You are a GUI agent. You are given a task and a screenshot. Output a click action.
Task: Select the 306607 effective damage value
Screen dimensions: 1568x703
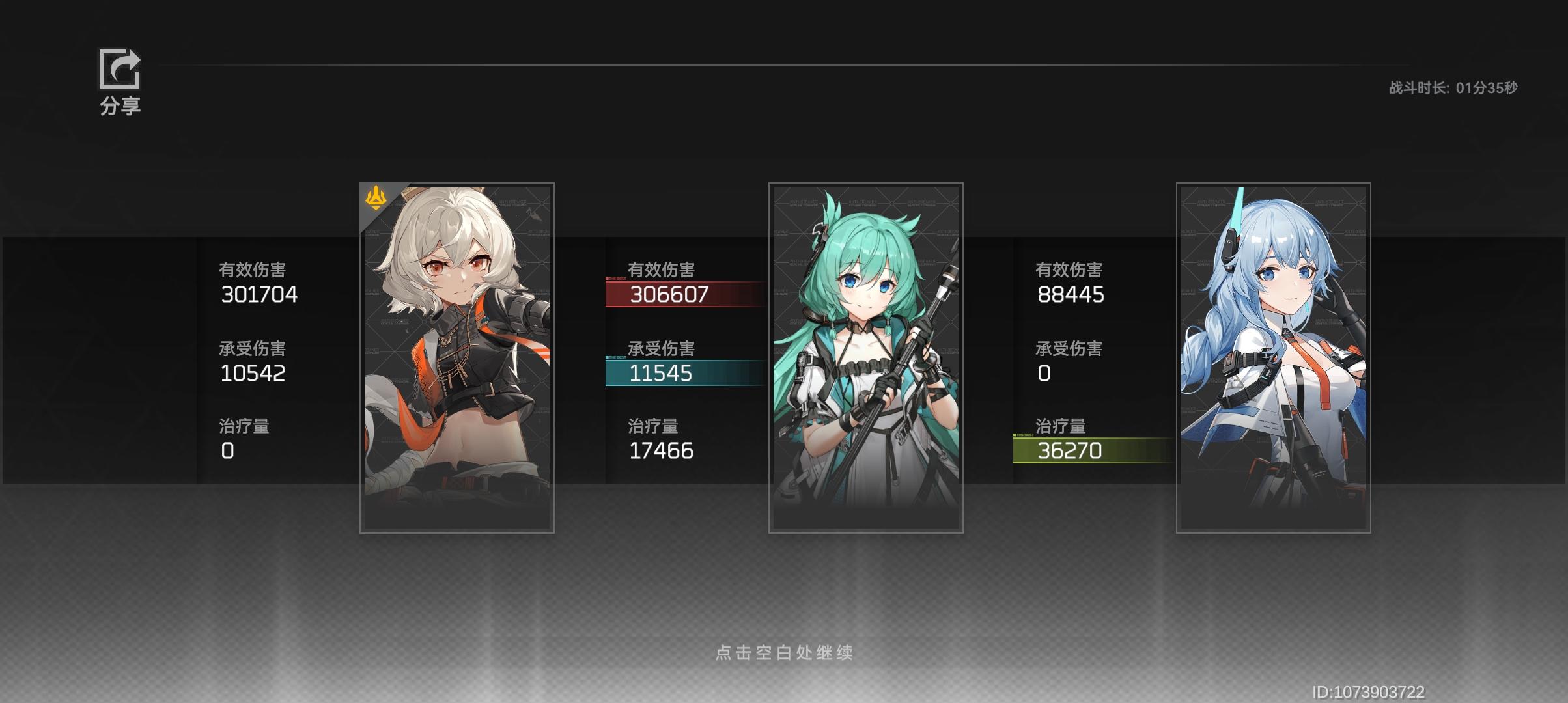point(668,295)
